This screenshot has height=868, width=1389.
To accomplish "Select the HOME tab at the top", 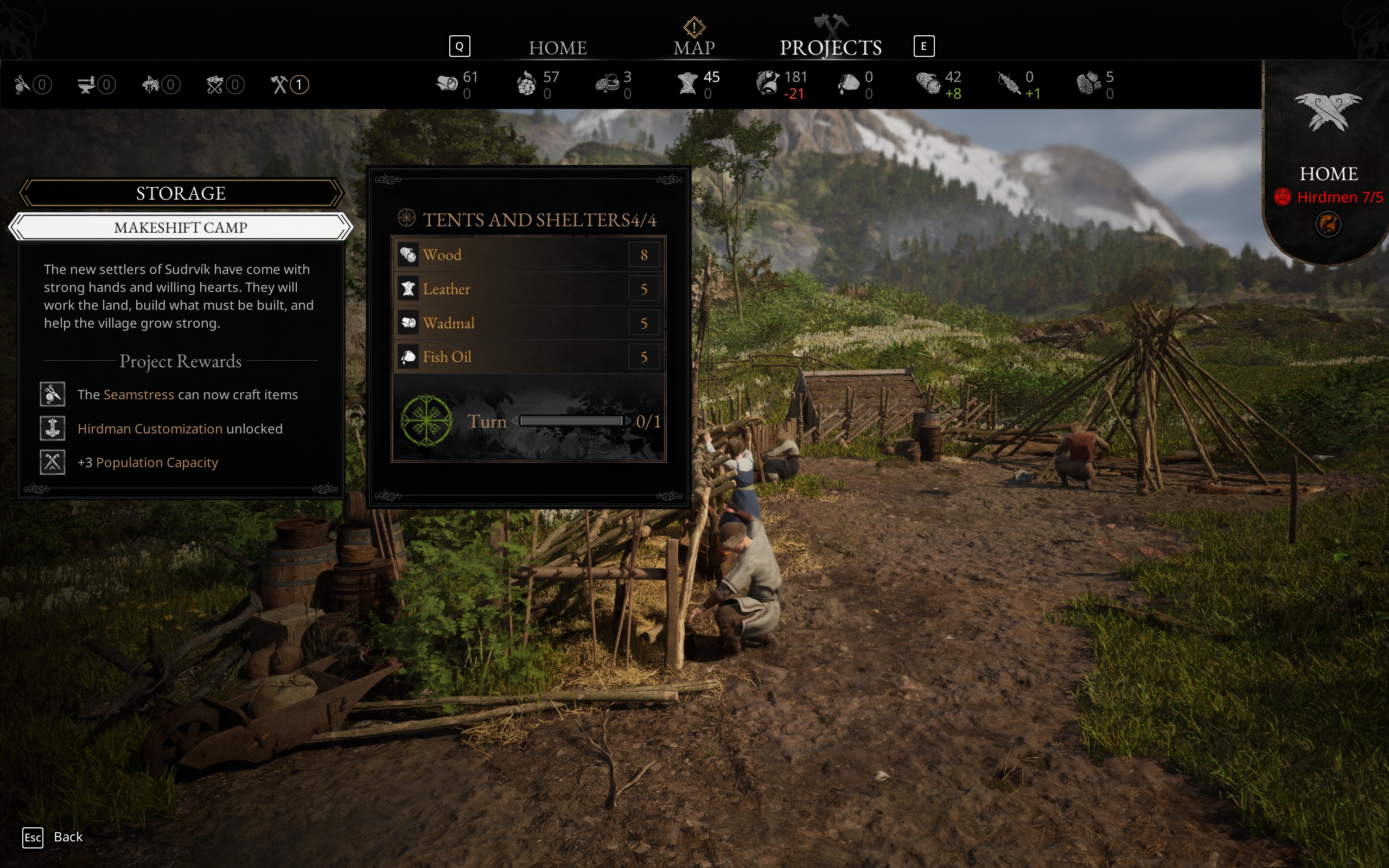I will click(x=557, y=48).
